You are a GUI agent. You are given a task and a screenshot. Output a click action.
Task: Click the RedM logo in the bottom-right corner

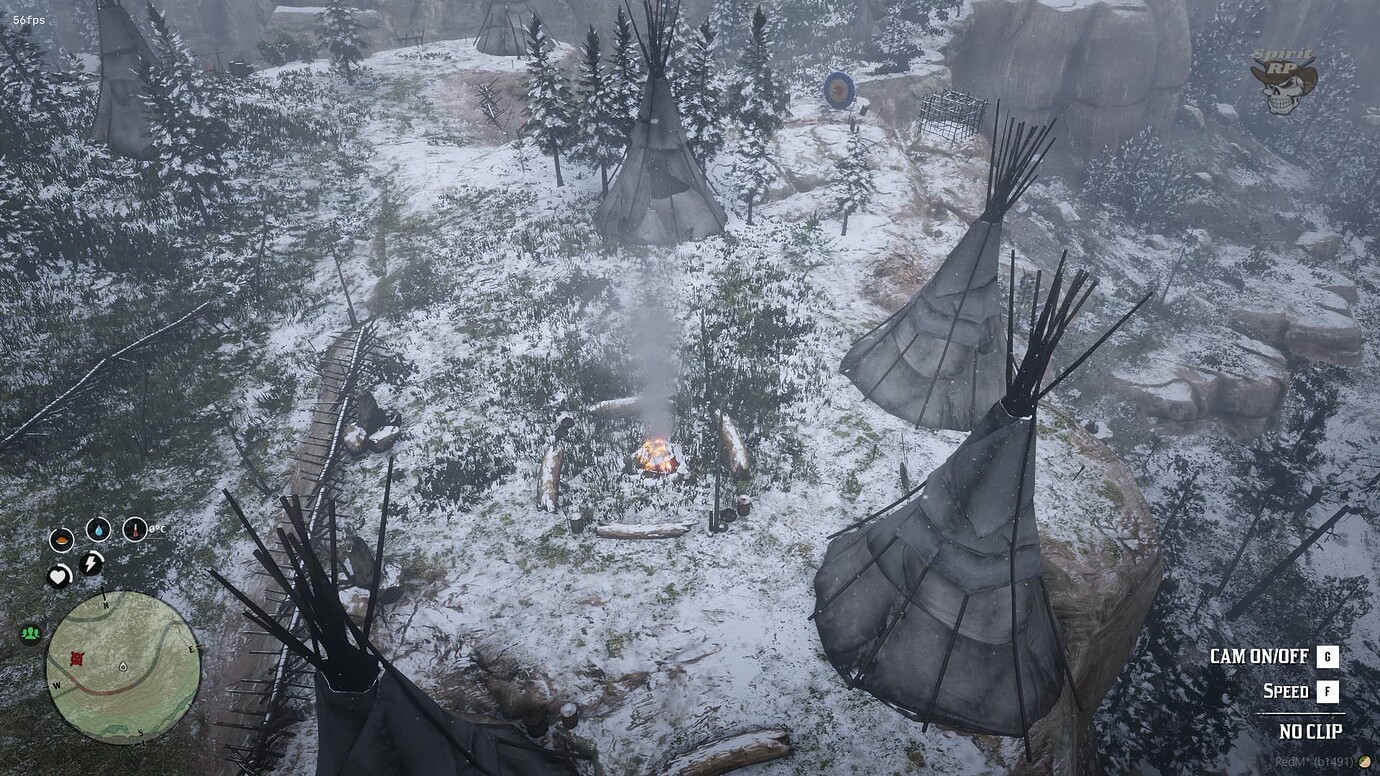point(1364,760)
